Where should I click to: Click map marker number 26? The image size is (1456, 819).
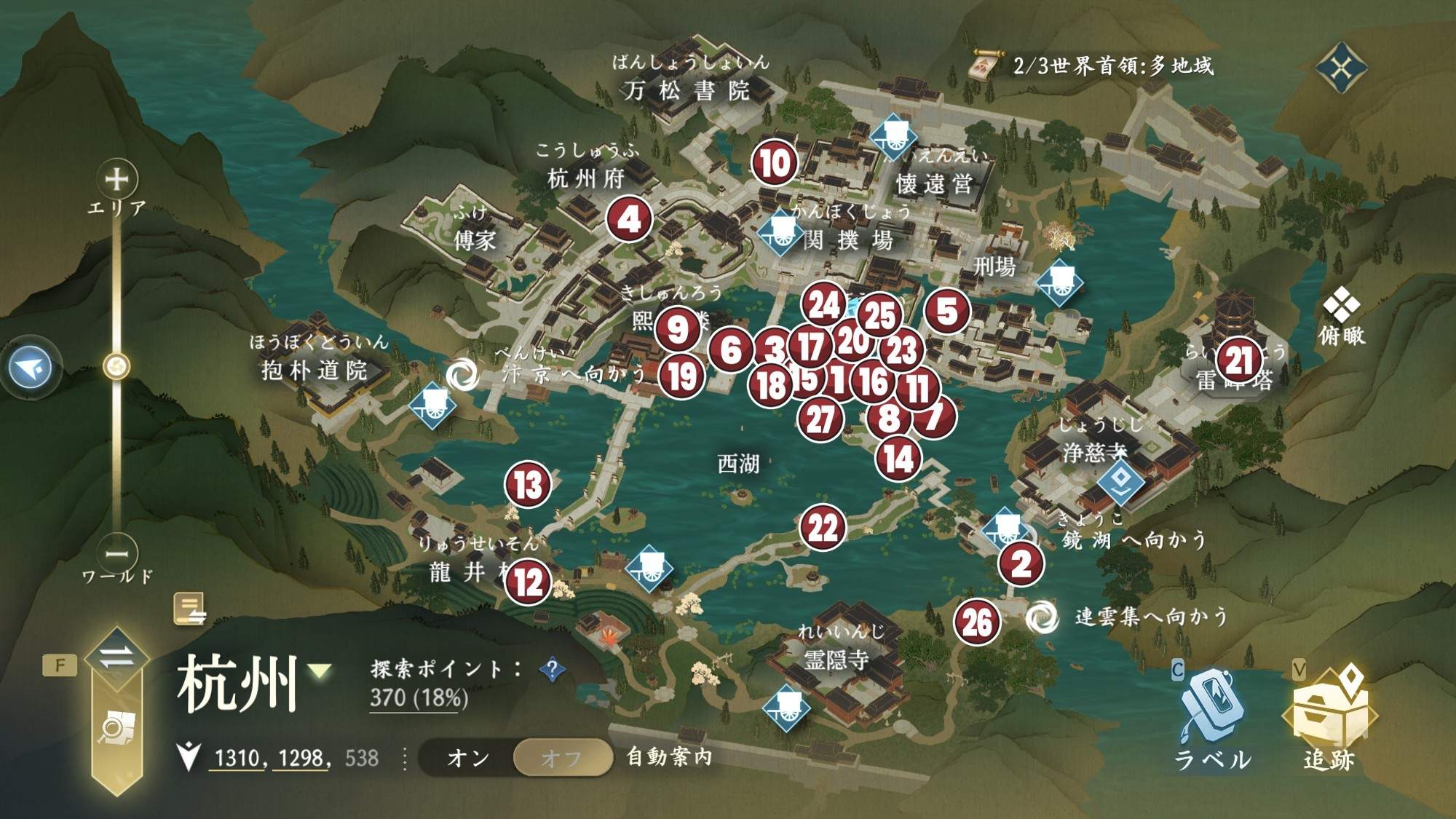pyautogui.click(x=977, y=622)
